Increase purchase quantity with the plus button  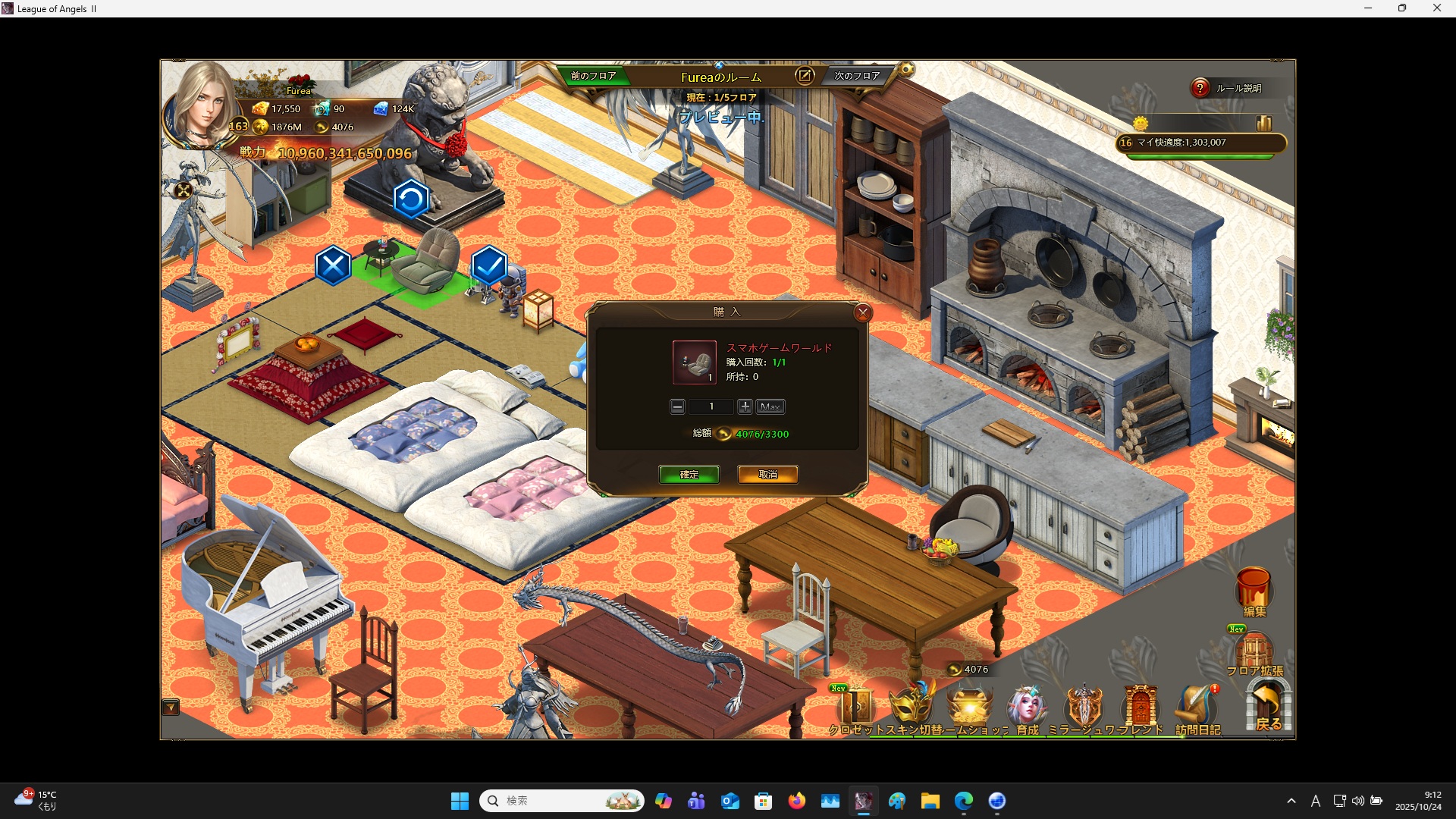(x=745, y=407)
